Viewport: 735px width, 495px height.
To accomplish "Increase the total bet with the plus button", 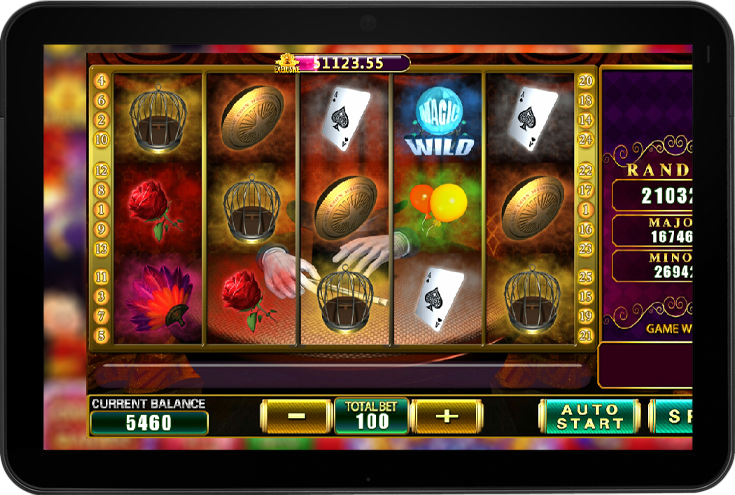I will click(x=446, y=415).
